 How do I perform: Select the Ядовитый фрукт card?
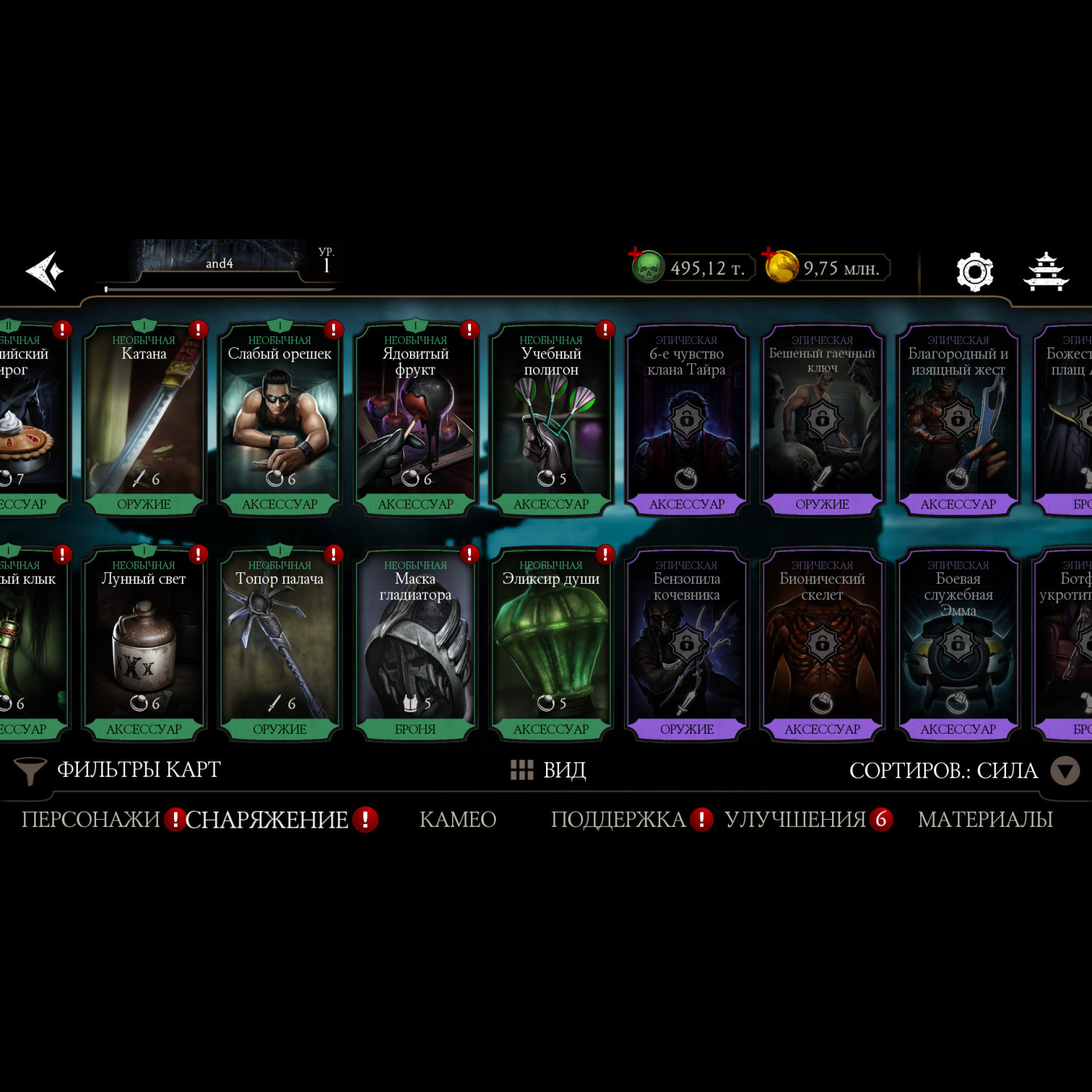point(415,419)
